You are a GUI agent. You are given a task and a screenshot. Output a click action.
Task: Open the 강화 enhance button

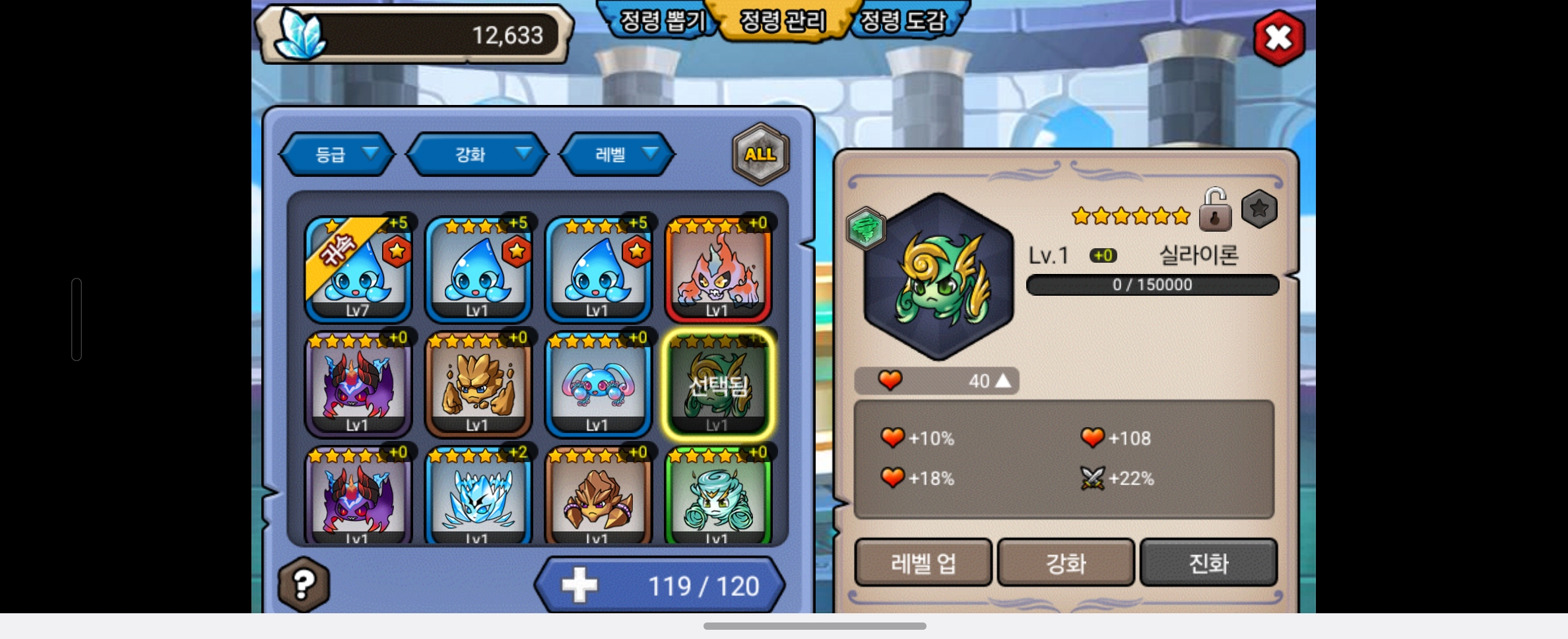tap(1066, 563)
